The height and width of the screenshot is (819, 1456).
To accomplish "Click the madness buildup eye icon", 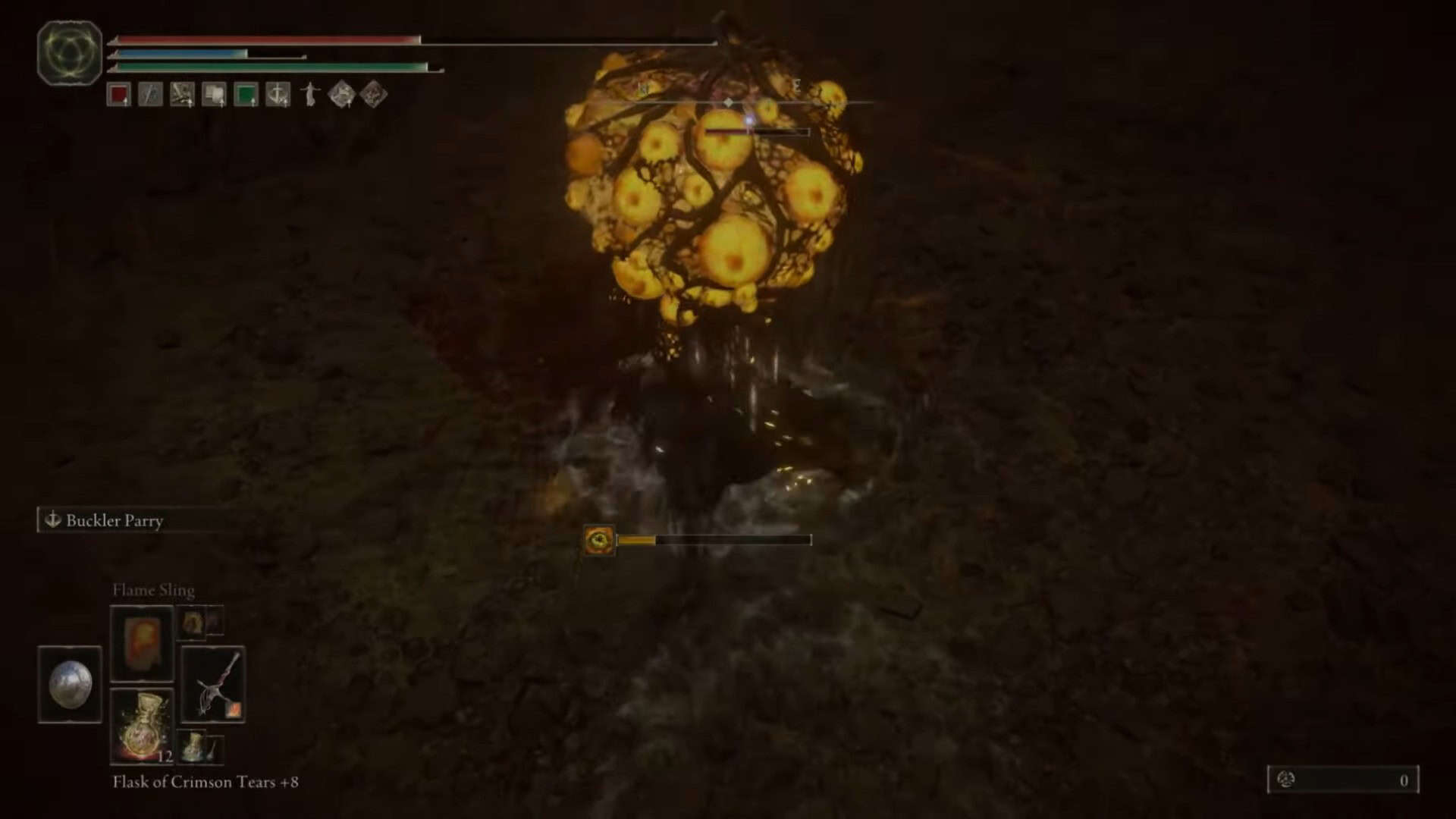I will 599,540.
